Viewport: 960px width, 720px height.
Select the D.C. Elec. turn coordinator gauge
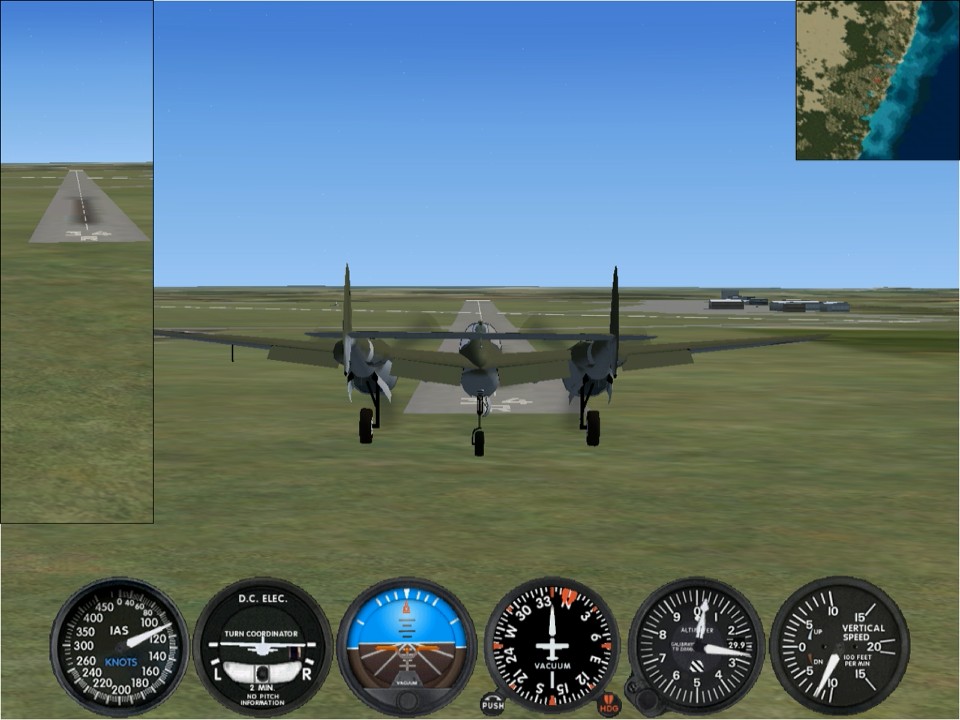262,647
